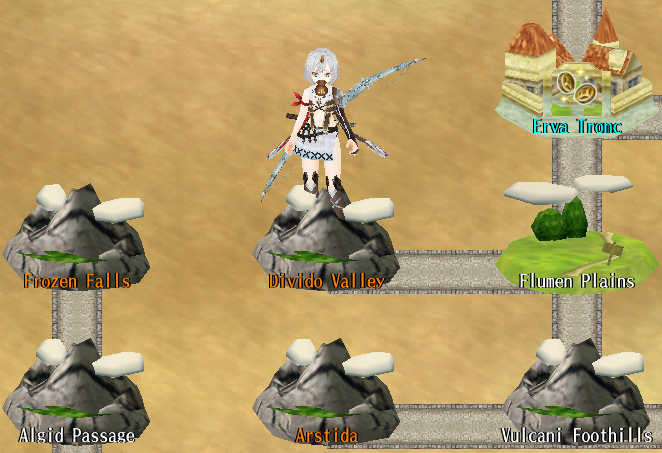Select the Arstida mountain node
Screen dimensions: 662x453
point(325,392)
